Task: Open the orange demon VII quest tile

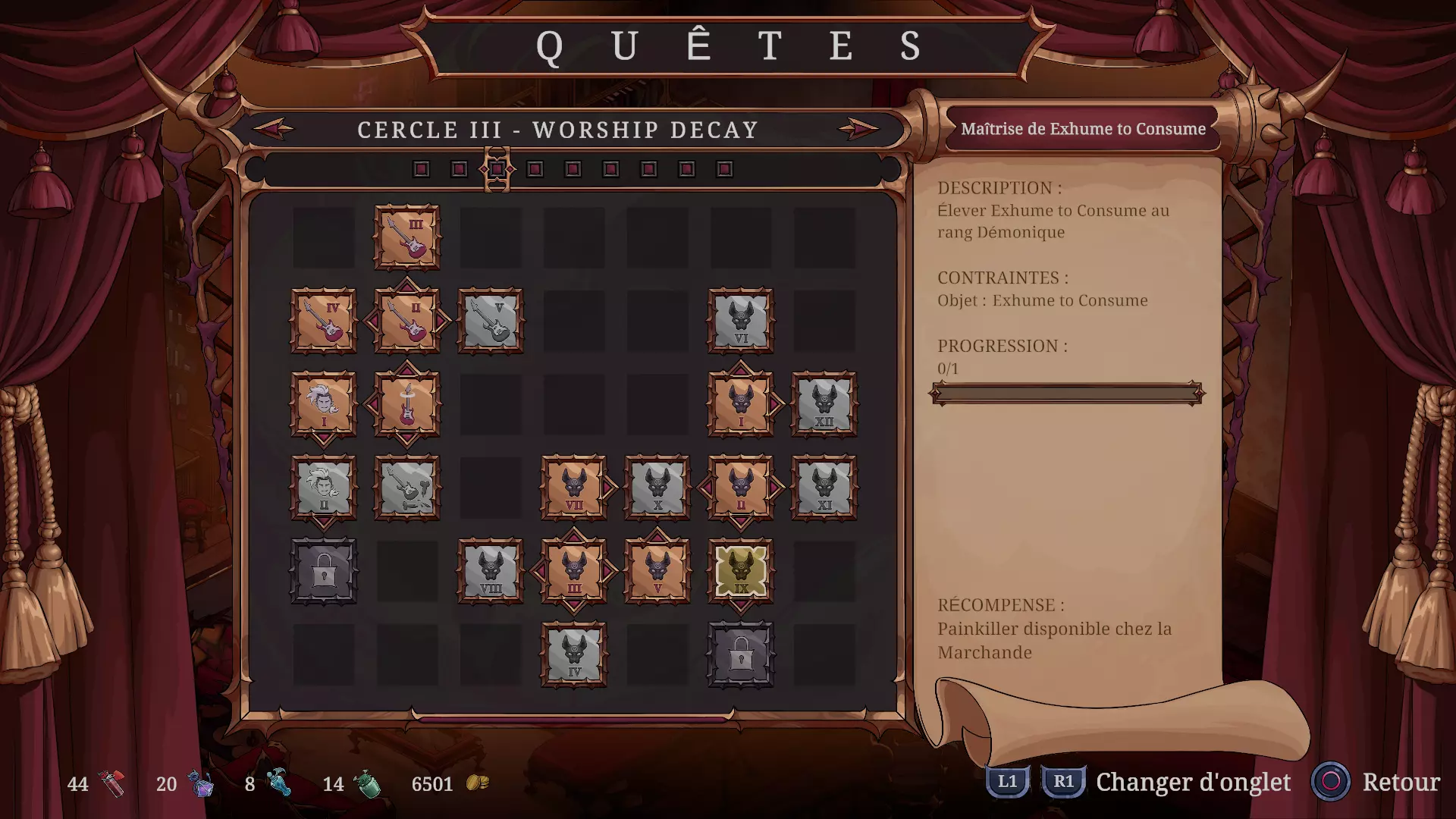Action: 574,488
